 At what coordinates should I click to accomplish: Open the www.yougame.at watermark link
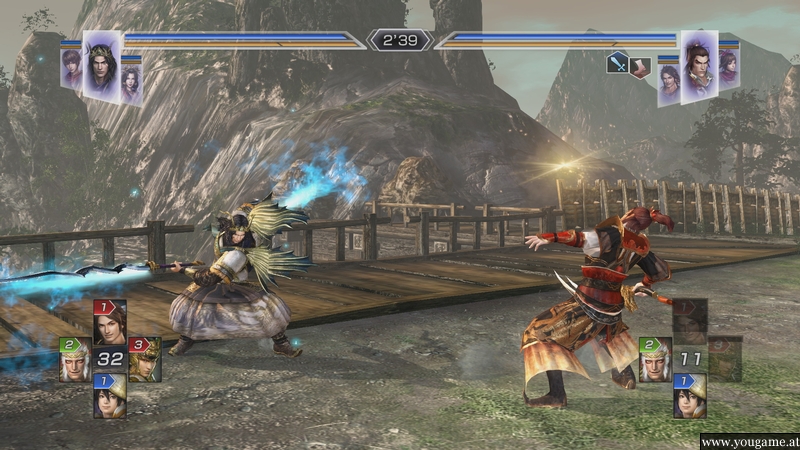point(748,441)
